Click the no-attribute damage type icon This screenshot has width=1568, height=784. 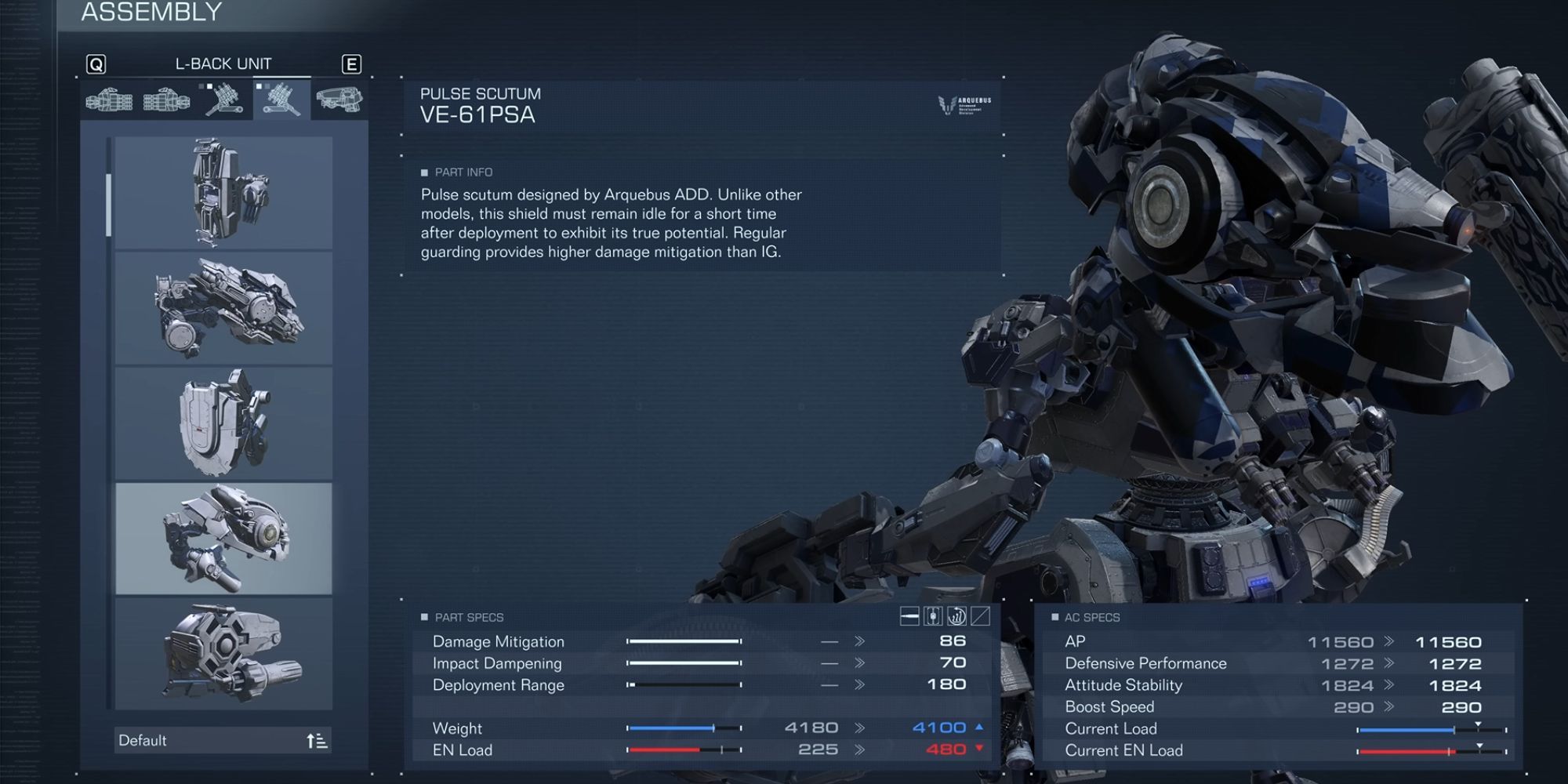tap(979, 616)
